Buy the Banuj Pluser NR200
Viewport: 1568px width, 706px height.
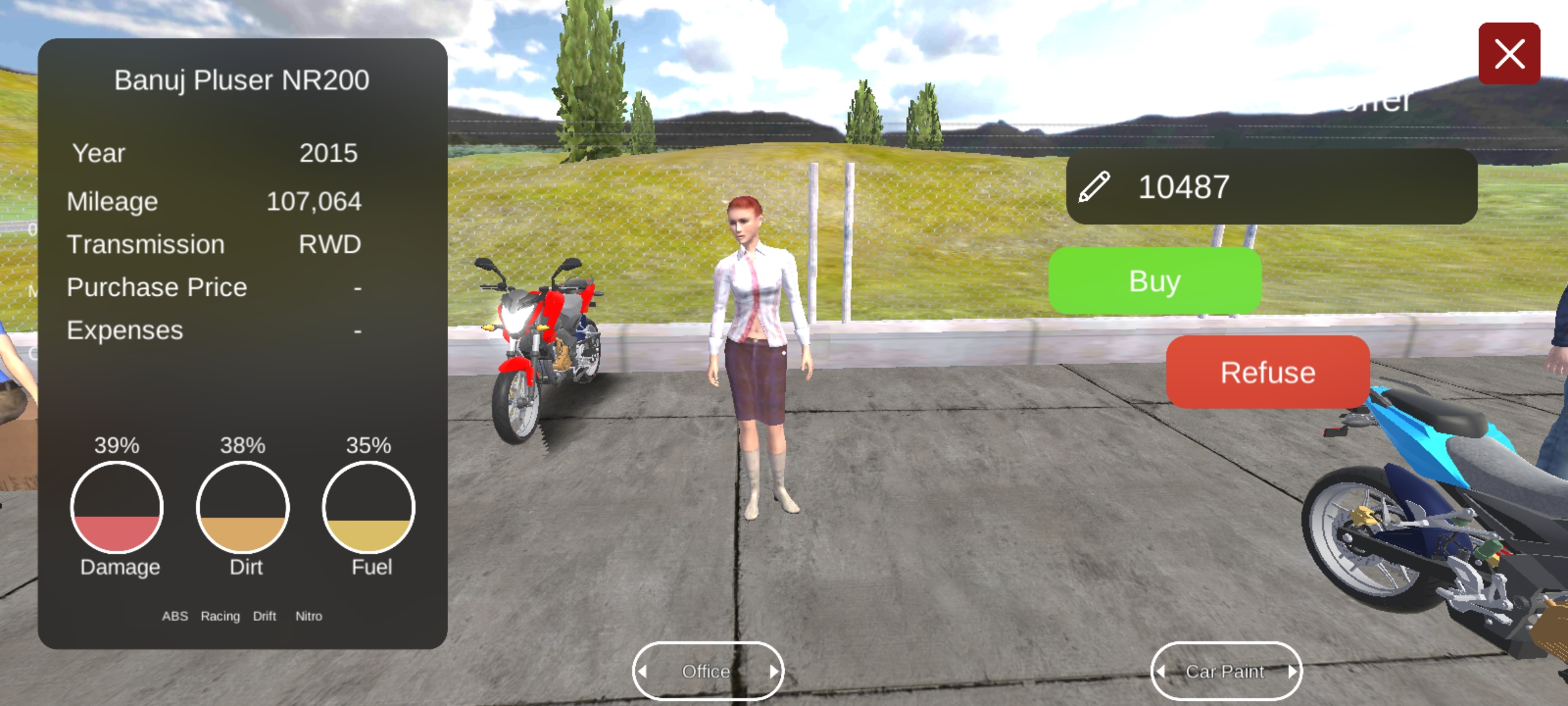coord(1154,281)
